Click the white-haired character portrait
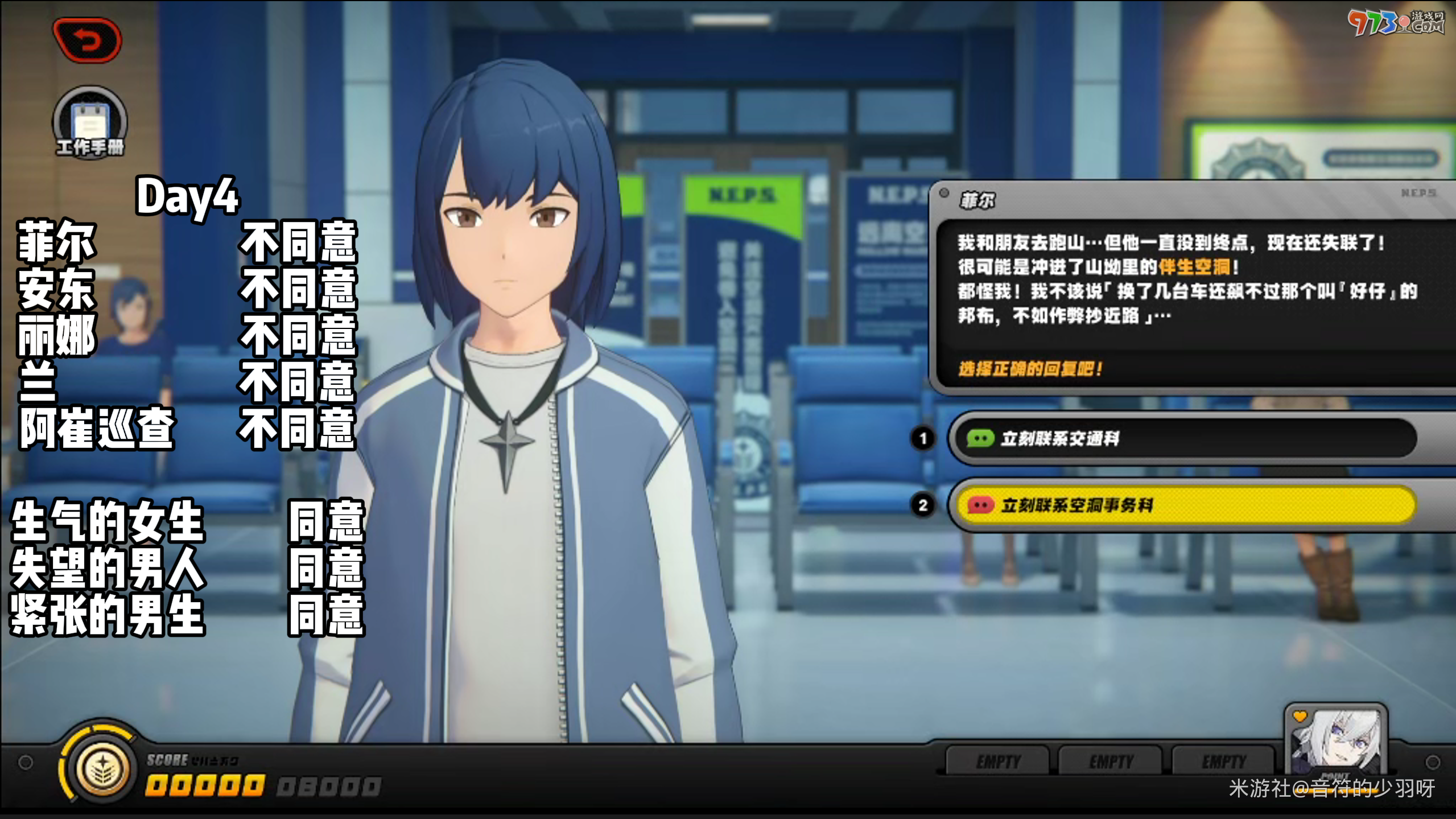 1335,742
